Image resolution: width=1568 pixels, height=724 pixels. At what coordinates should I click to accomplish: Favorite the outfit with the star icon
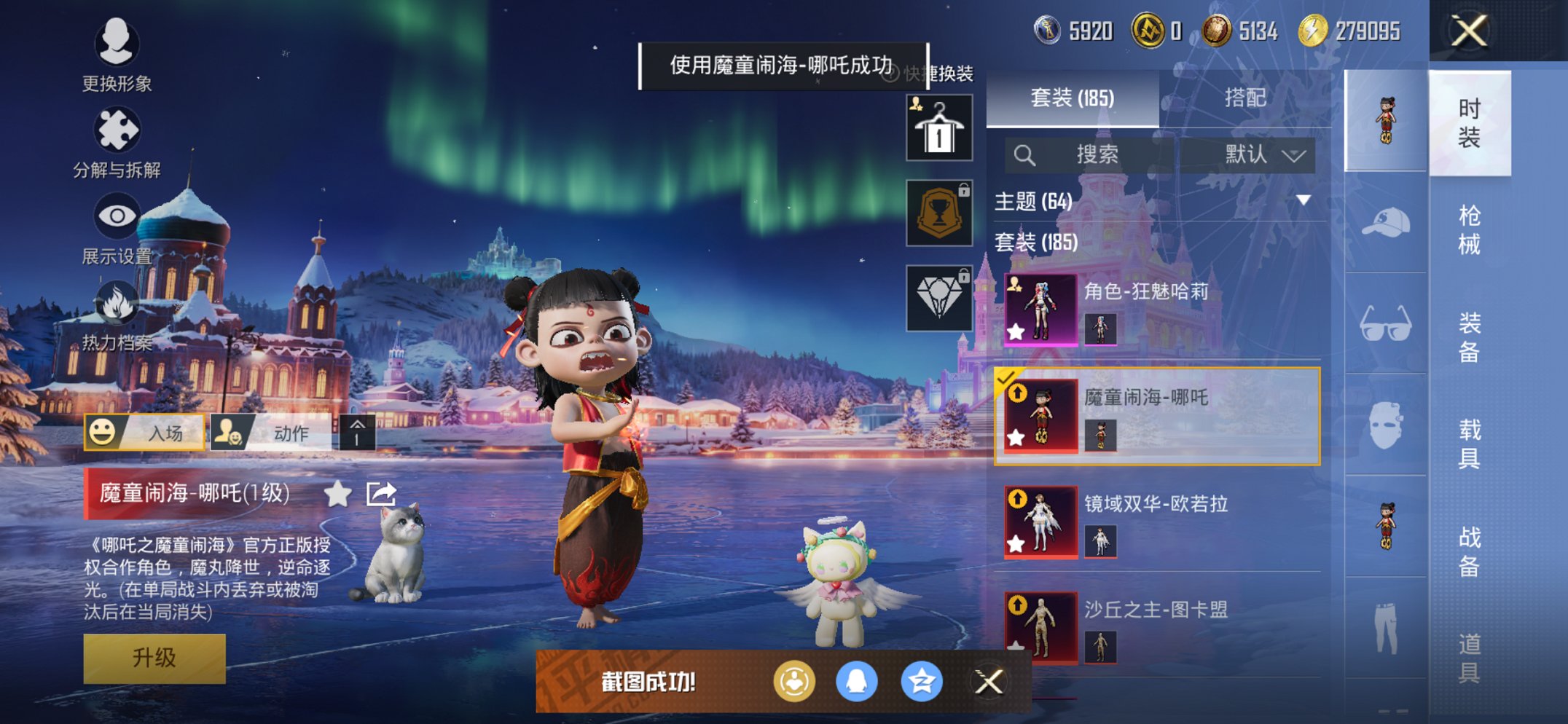[337, 494]
